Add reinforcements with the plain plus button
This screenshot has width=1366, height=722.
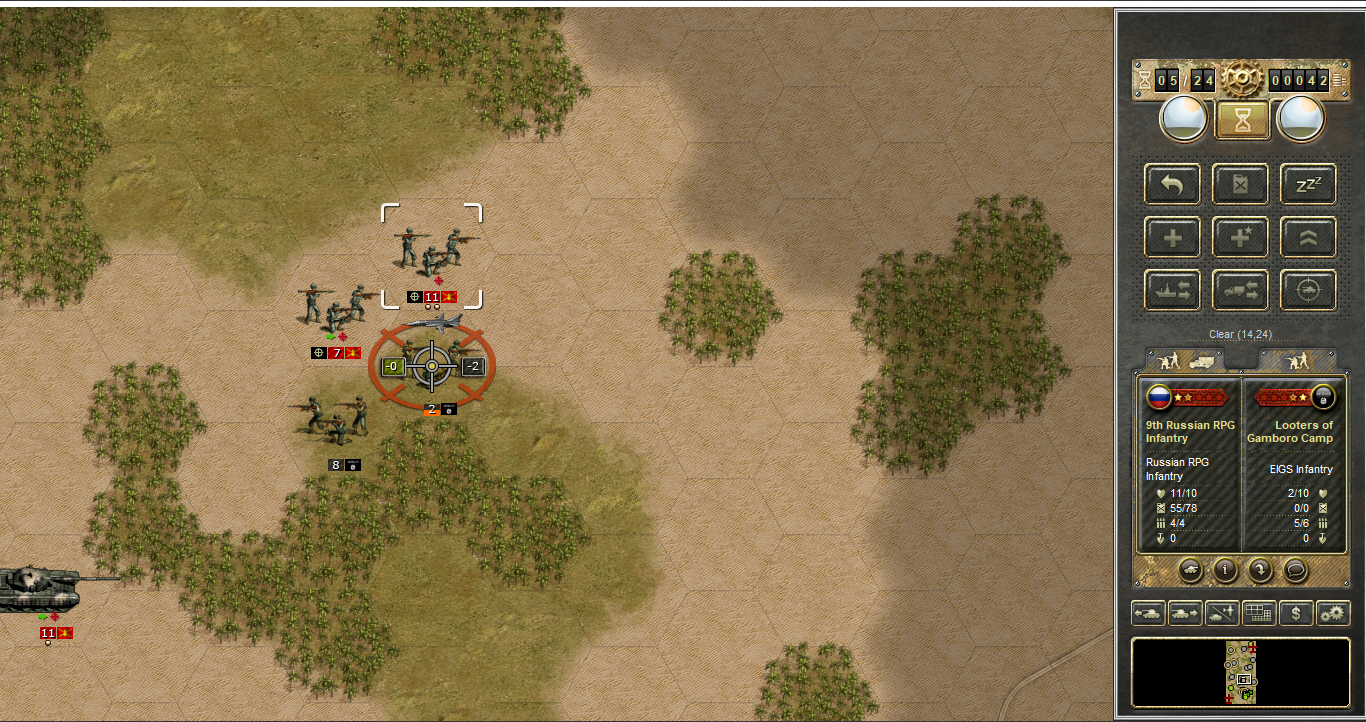[x=1171, y=237]
